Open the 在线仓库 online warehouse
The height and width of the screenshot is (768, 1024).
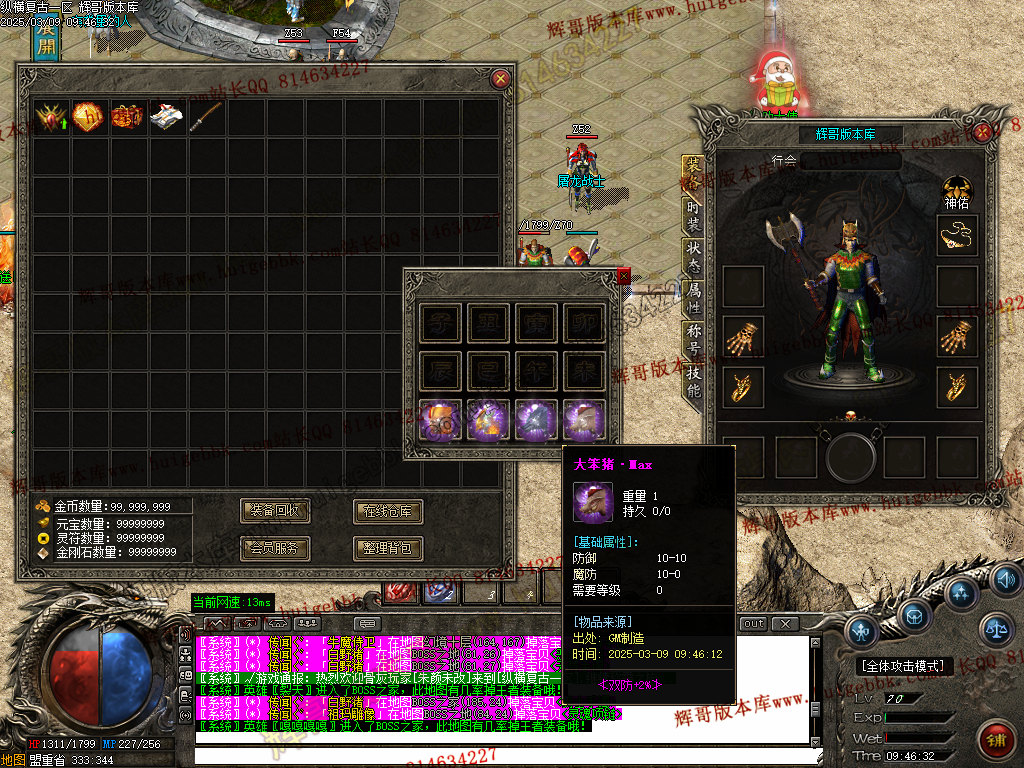pyautogui.click(x=388, y=512)
